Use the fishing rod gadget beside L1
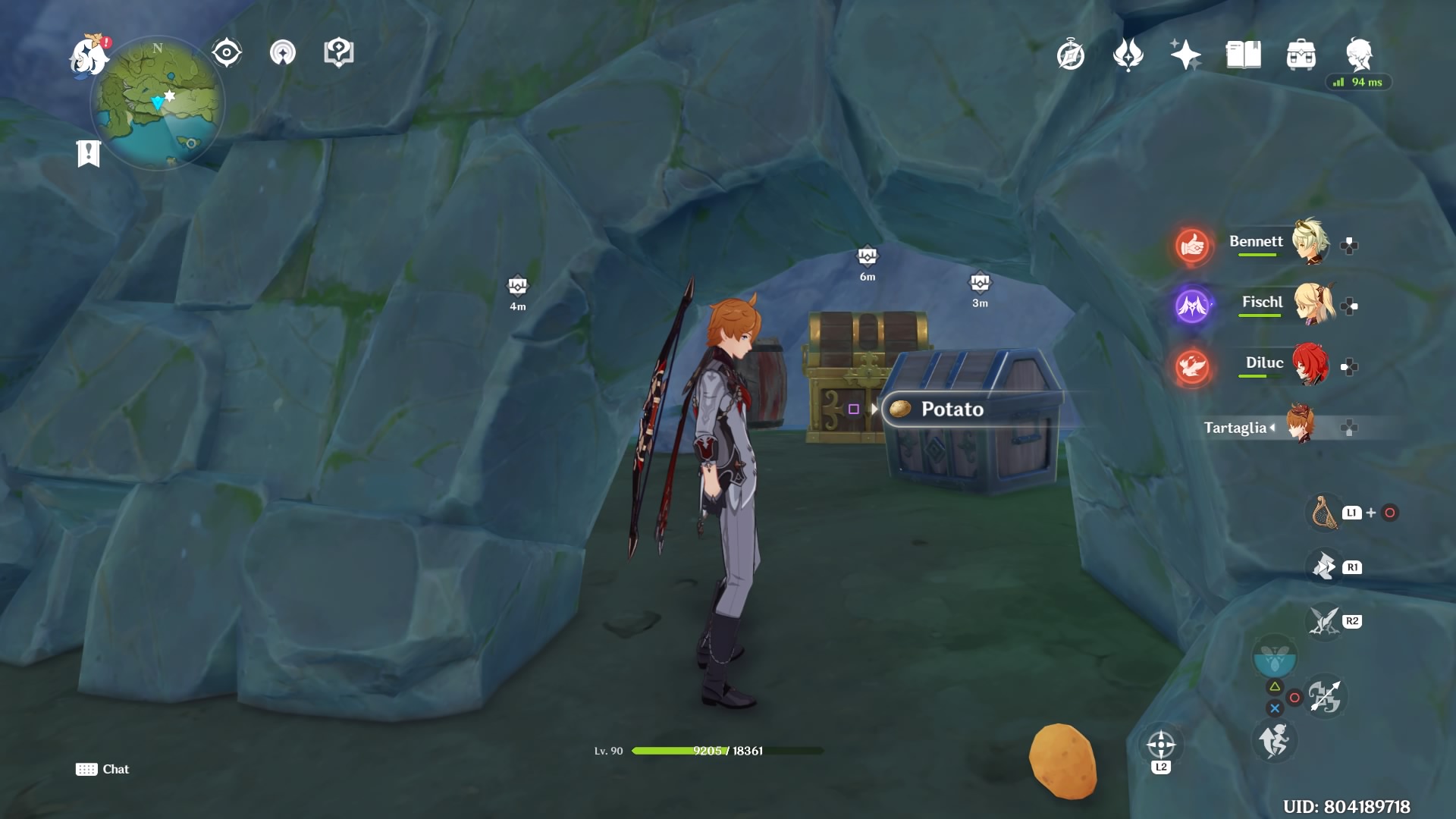 (1323, 513)
